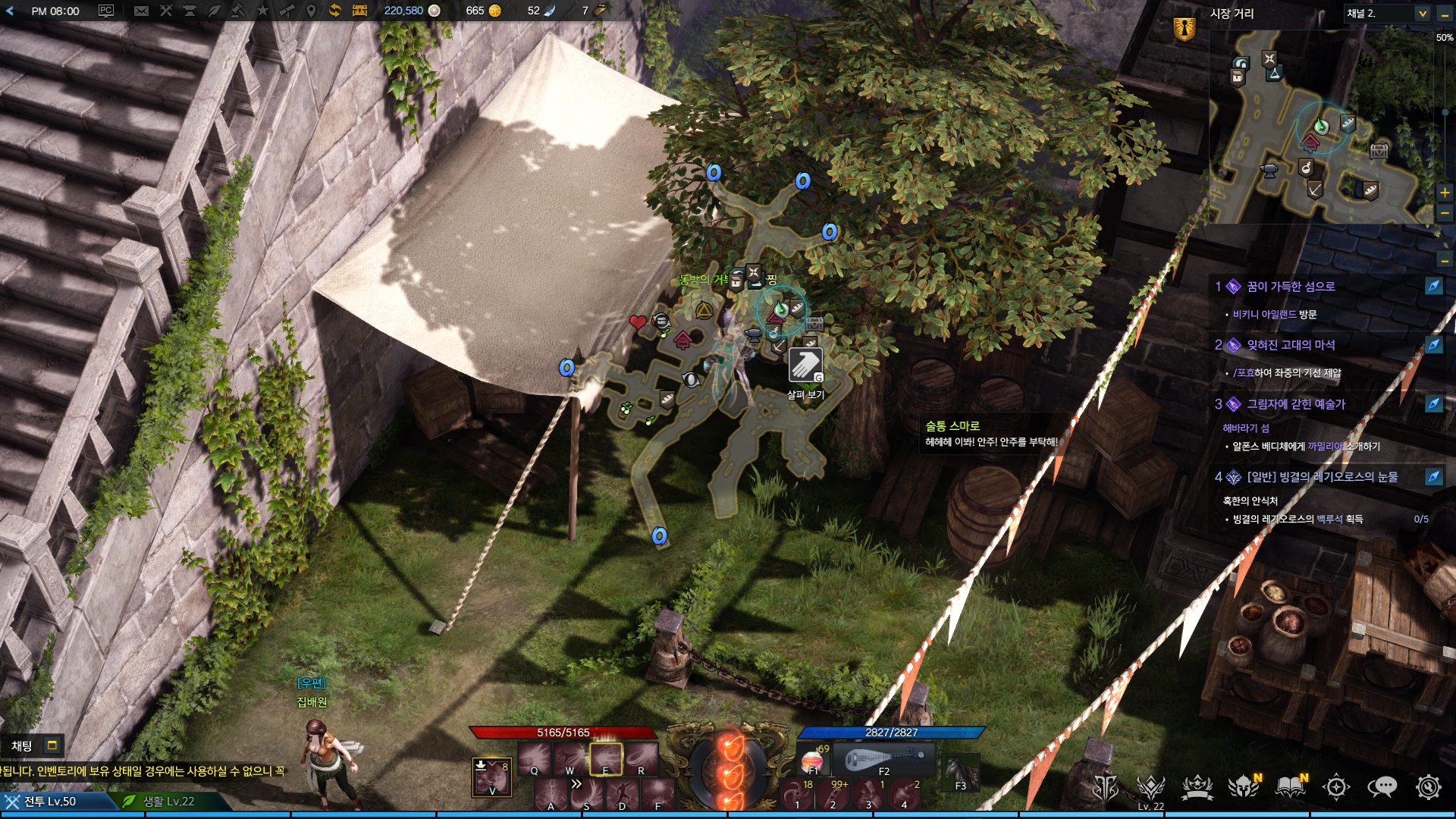Open the auction gavel icon

point(237,11)
